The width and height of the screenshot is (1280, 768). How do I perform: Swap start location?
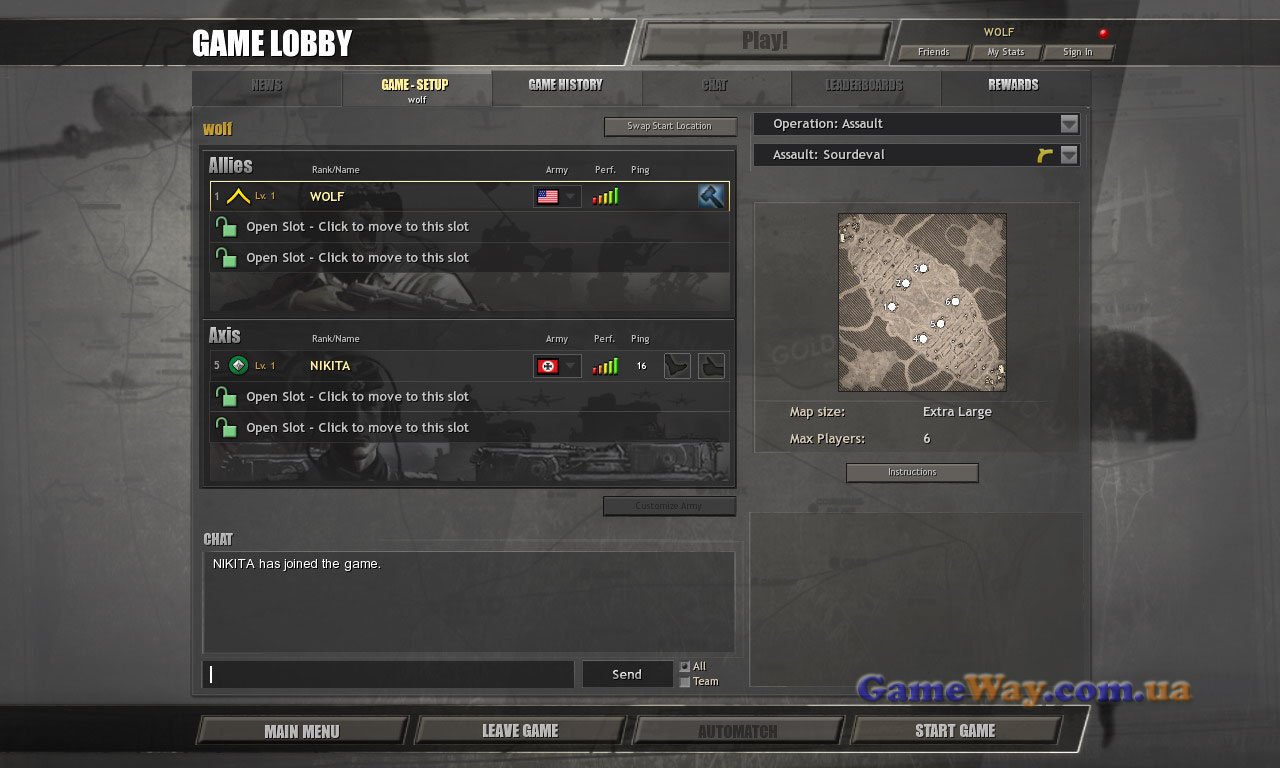click(669, 127)
